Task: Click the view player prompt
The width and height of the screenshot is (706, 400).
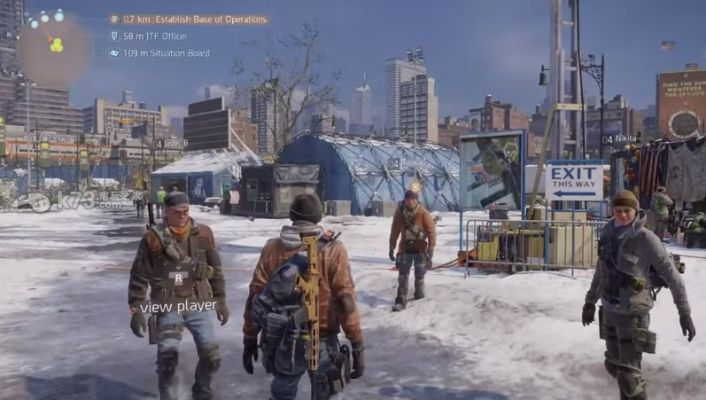Action: (178, 306)
